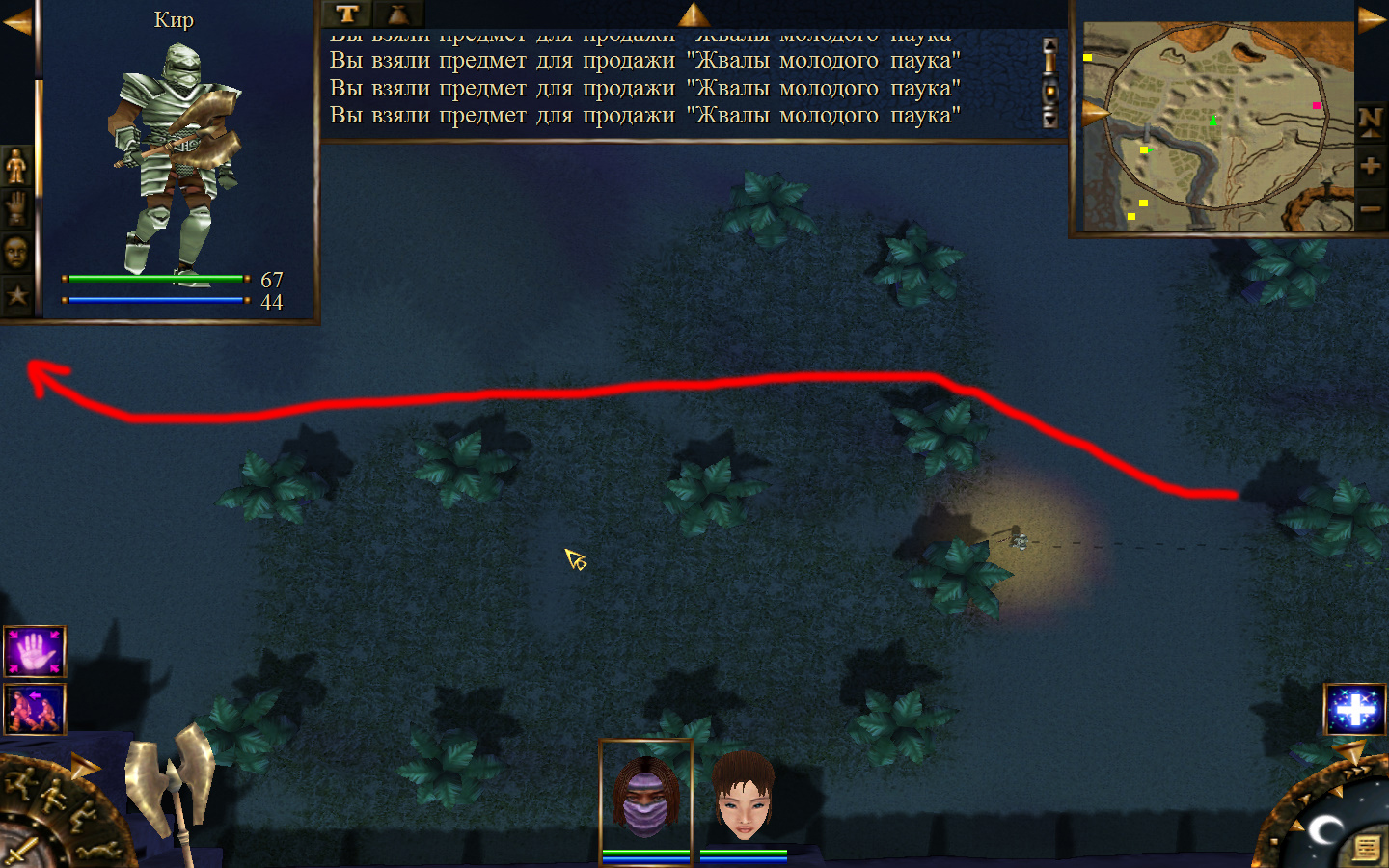Click the message log scrollbar
This screenshot has width=1389, height=868.
click(1050, 83)
